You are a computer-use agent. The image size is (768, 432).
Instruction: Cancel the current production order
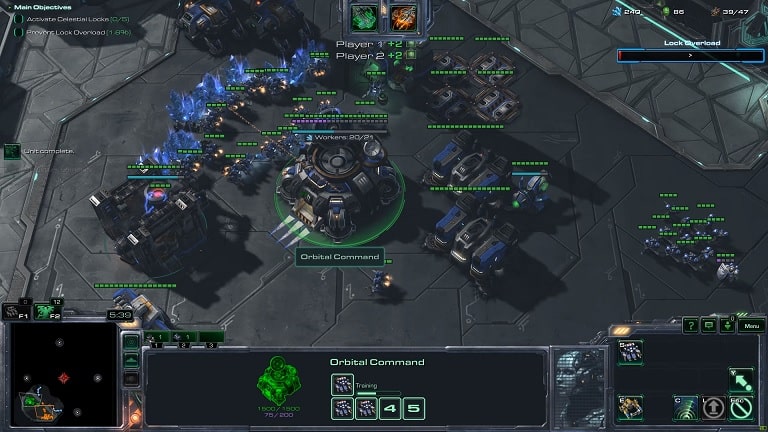point(740,406)
